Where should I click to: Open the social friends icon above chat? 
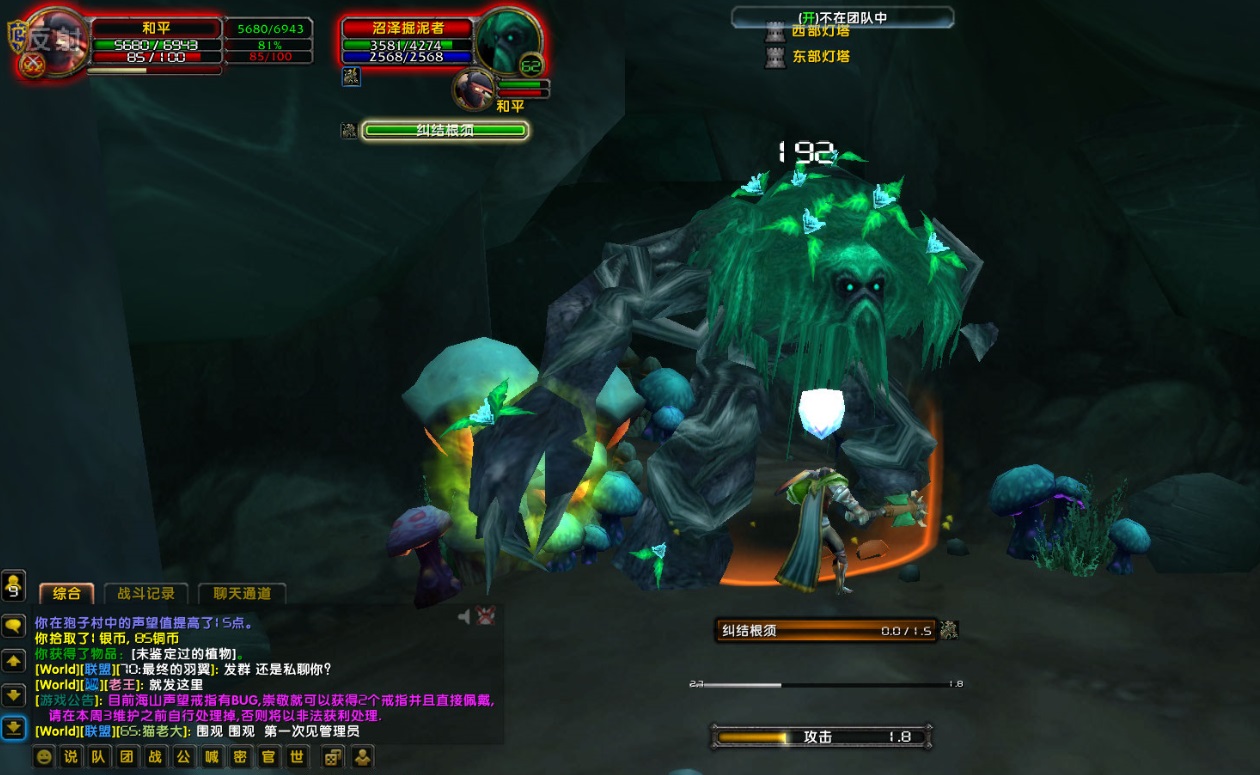13,583
